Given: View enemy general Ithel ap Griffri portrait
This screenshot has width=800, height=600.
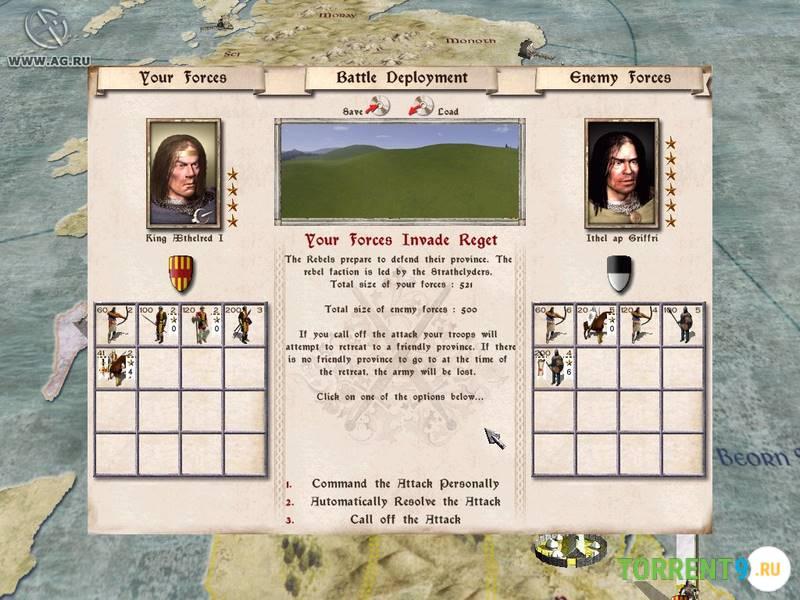Looking at the screenshot, I should (621, 174).
